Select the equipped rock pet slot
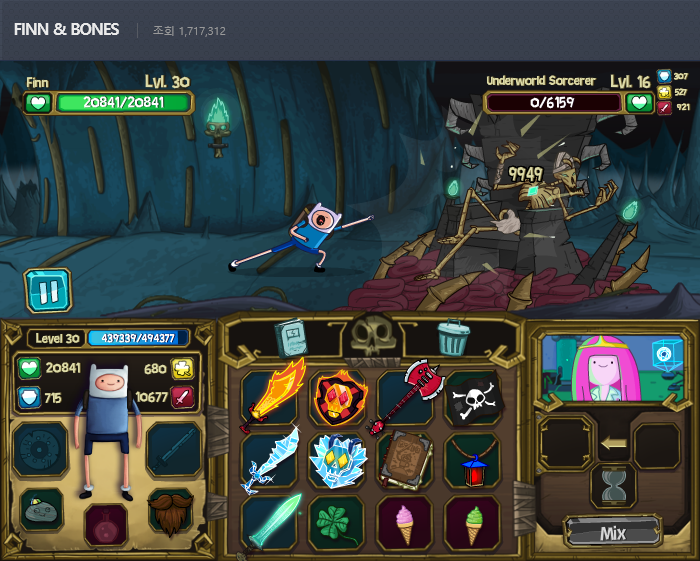This screenshot has width=700, height=561. [41, 510]
